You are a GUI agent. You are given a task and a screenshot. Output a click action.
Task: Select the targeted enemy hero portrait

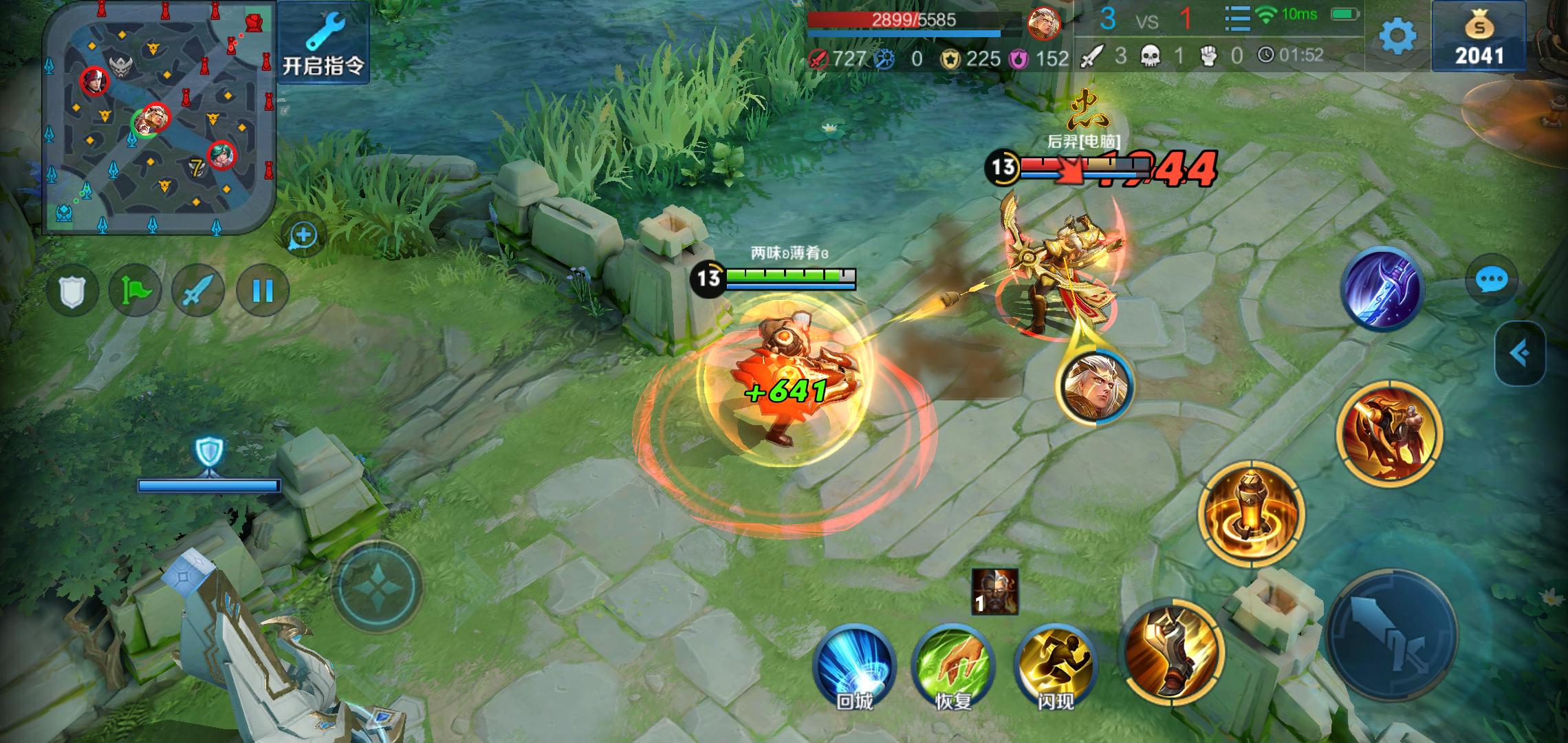point(1094,387)
